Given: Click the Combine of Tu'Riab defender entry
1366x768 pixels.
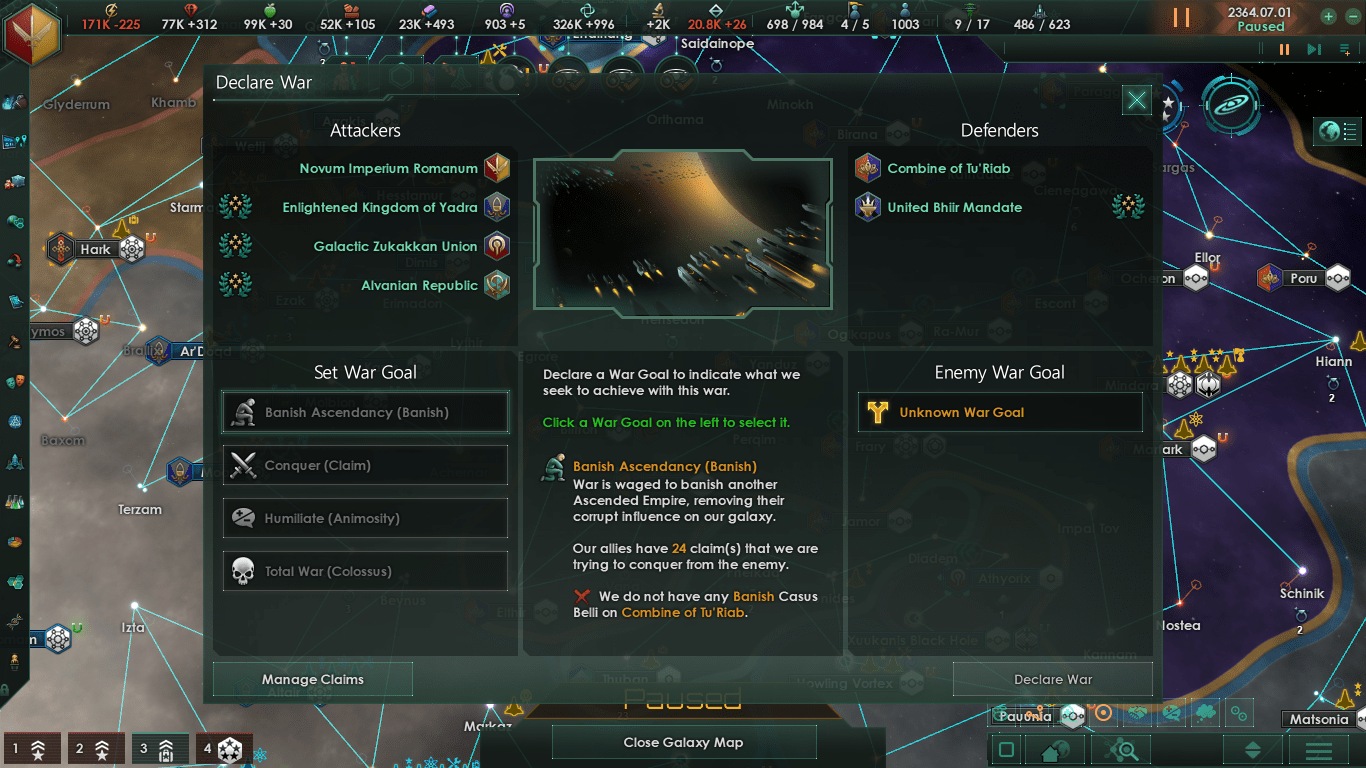Looking at the screenshot, I should point(948,169).
